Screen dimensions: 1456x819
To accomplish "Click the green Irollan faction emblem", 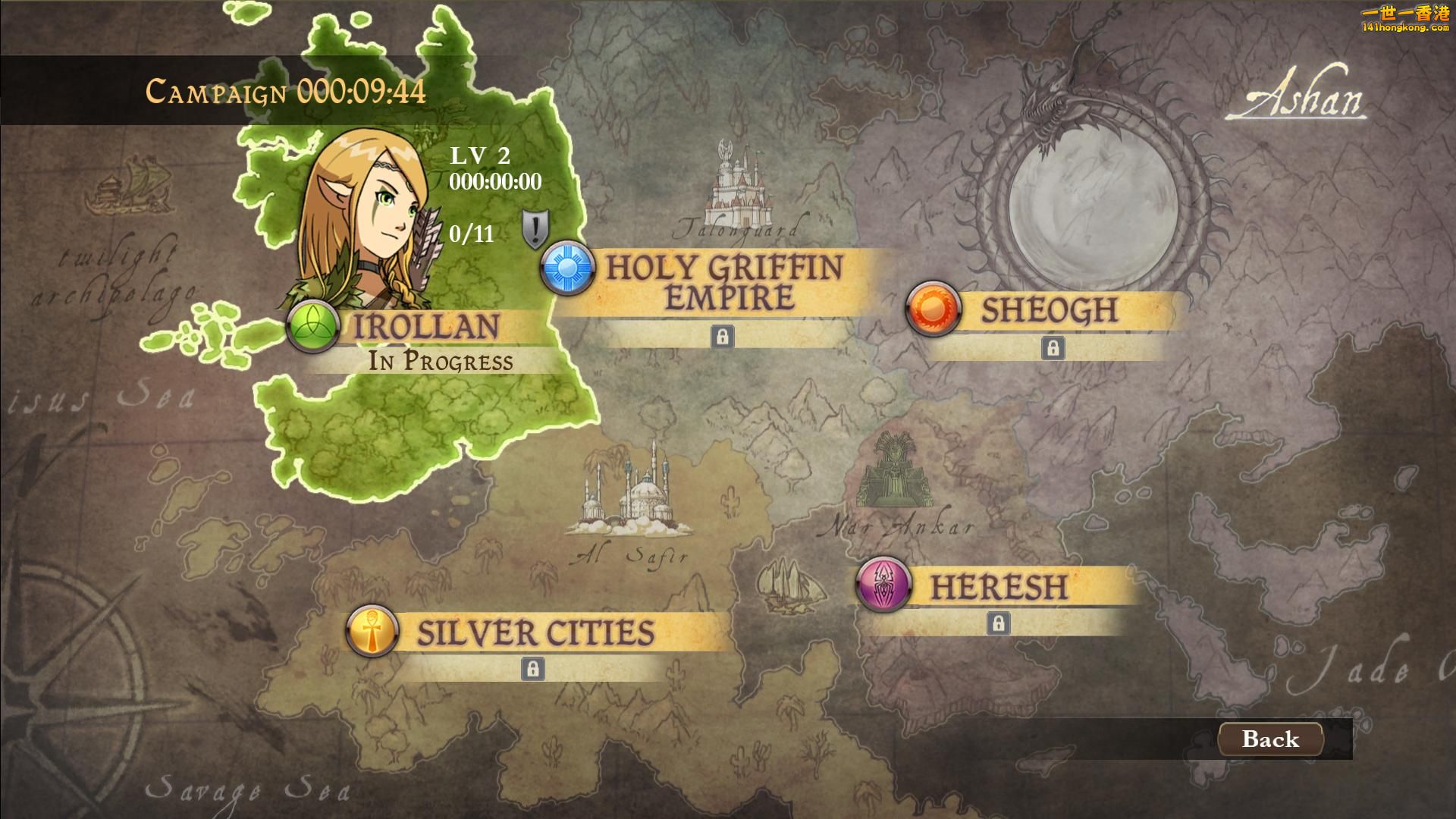I will [312, 327].
